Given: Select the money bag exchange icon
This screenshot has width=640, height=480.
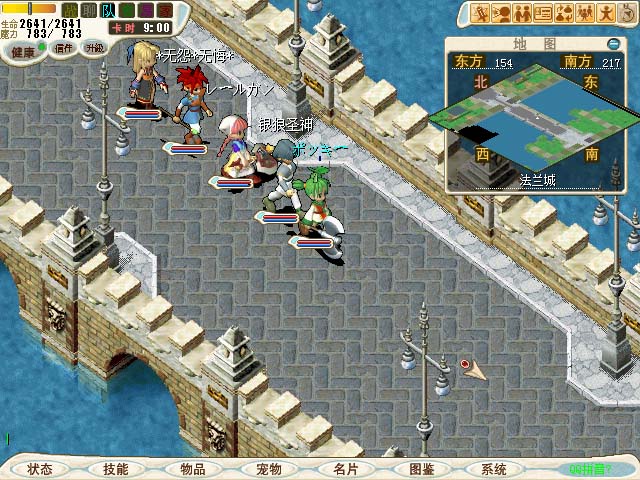Looking at the screenshot, I should (x=564, y=13).
